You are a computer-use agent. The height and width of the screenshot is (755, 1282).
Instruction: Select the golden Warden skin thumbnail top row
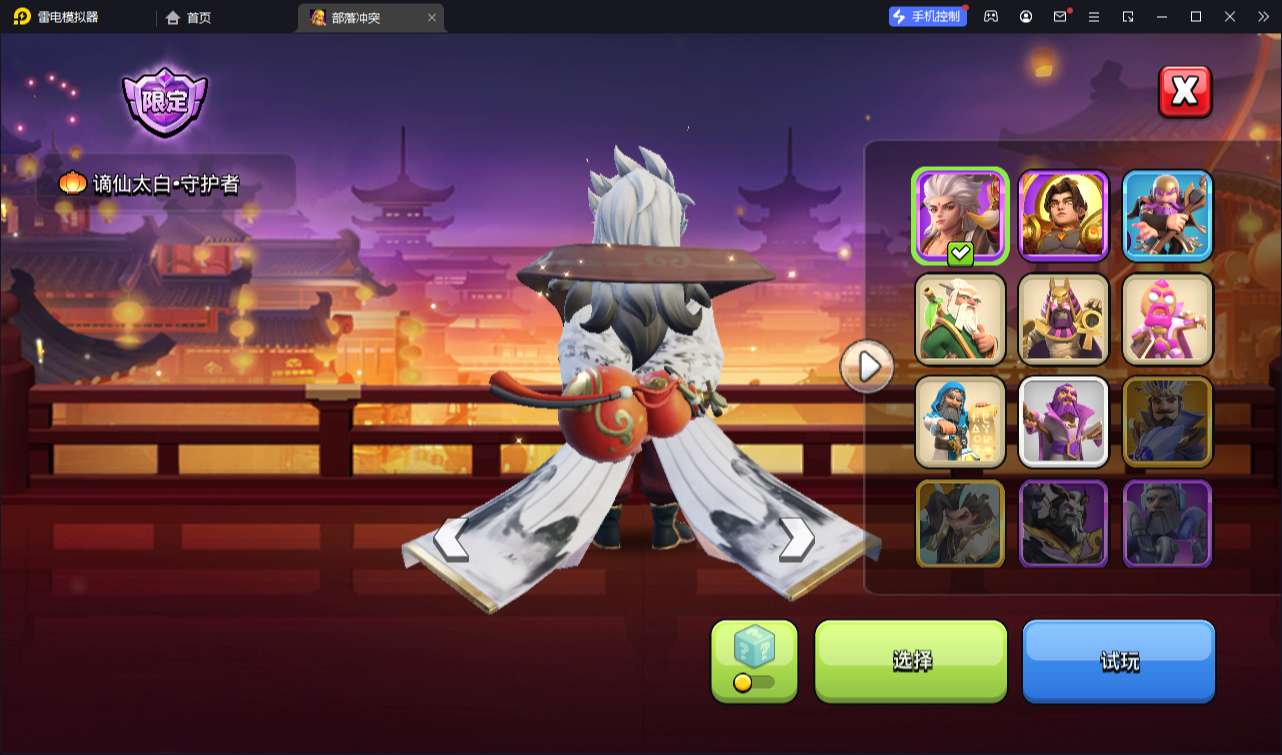pyautogui.click(x=1063, y=215)
